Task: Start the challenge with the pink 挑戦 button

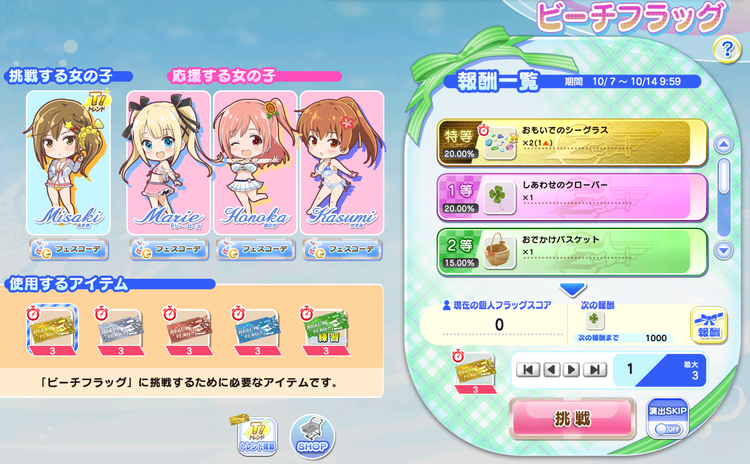Action: pos(572,419)
